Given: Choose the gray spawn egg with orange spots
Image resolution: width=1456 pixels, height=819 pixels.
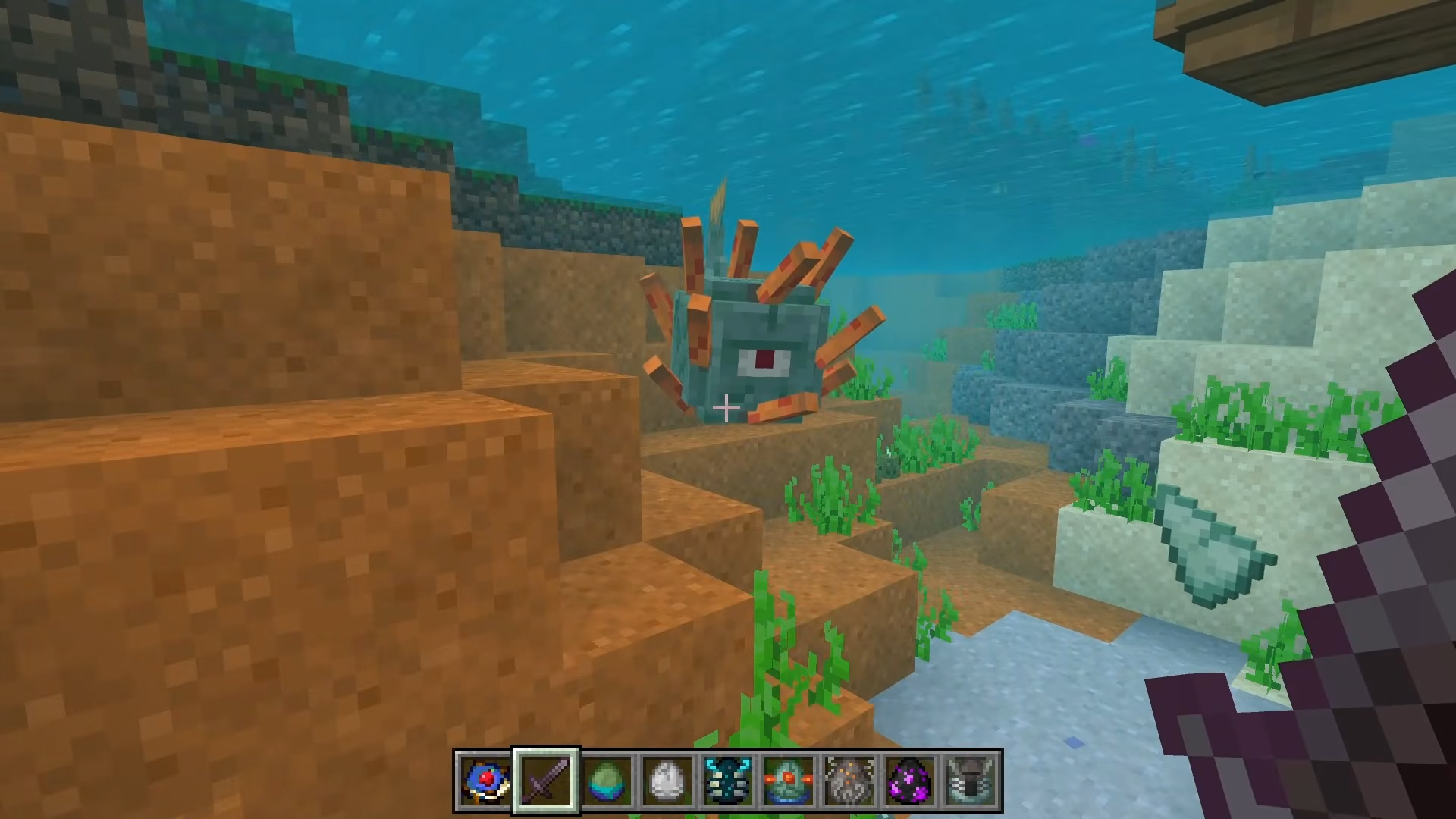Looking at the screenshot, I should click(x=849, y=780).
